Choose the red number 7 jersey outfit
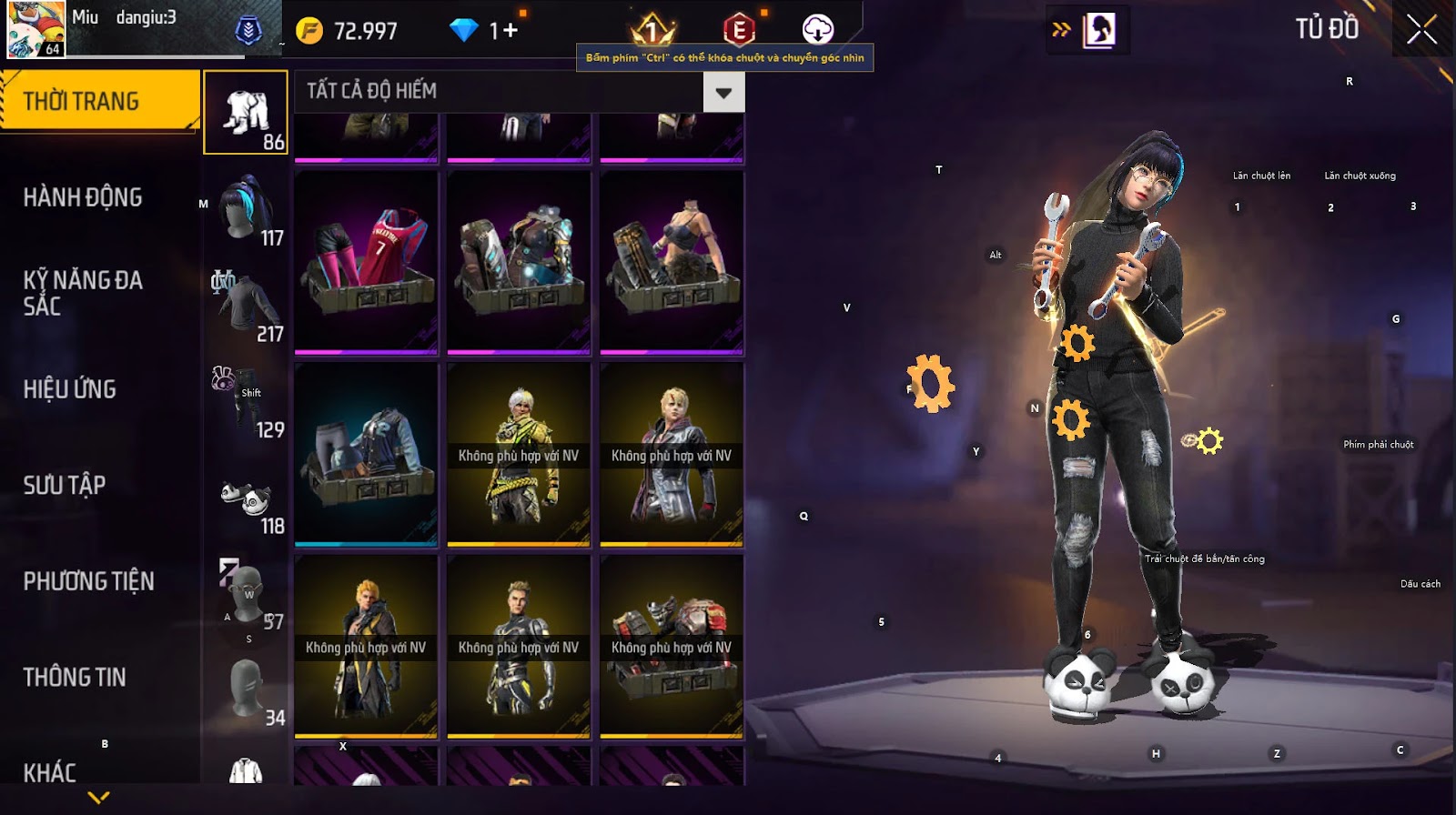The width and height of the screenshot is (1456, 815). tap(366, 262)
